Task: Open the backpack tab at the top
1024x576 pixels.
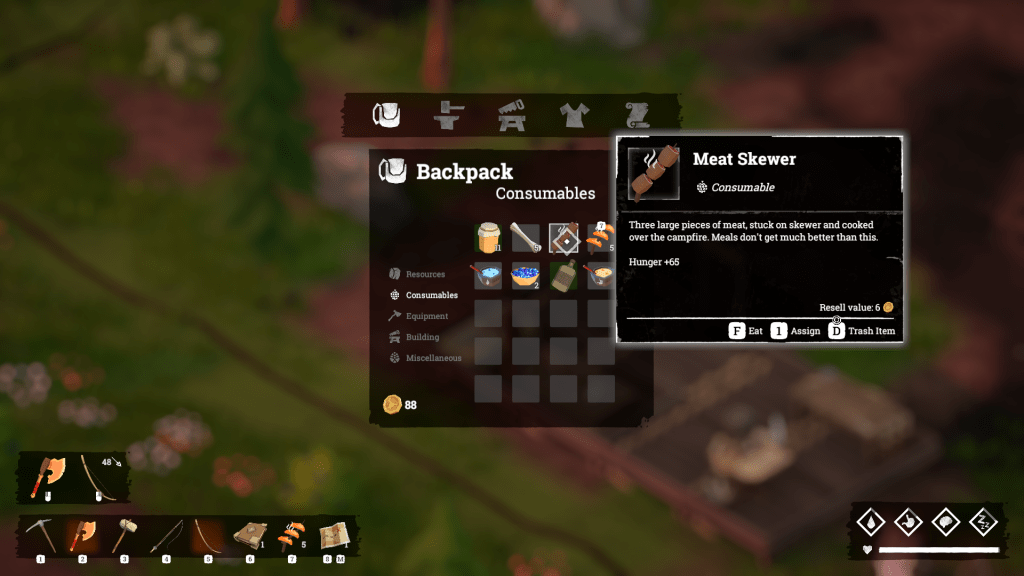Action: tap(387, 116)
